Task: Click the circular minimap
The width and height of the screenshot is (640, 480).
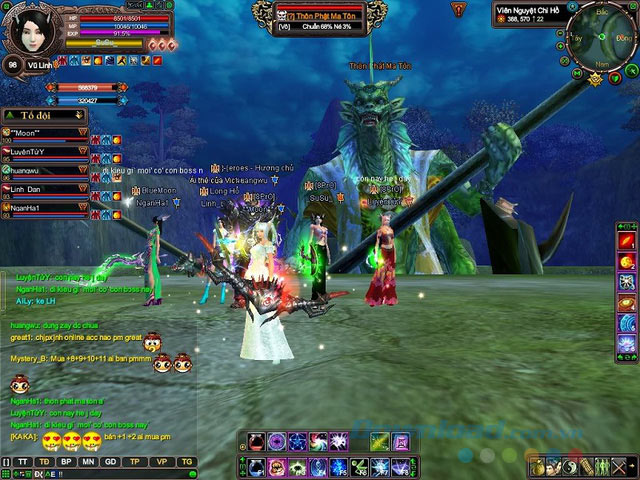Action: pyautogui.click(x=602, y=37)
